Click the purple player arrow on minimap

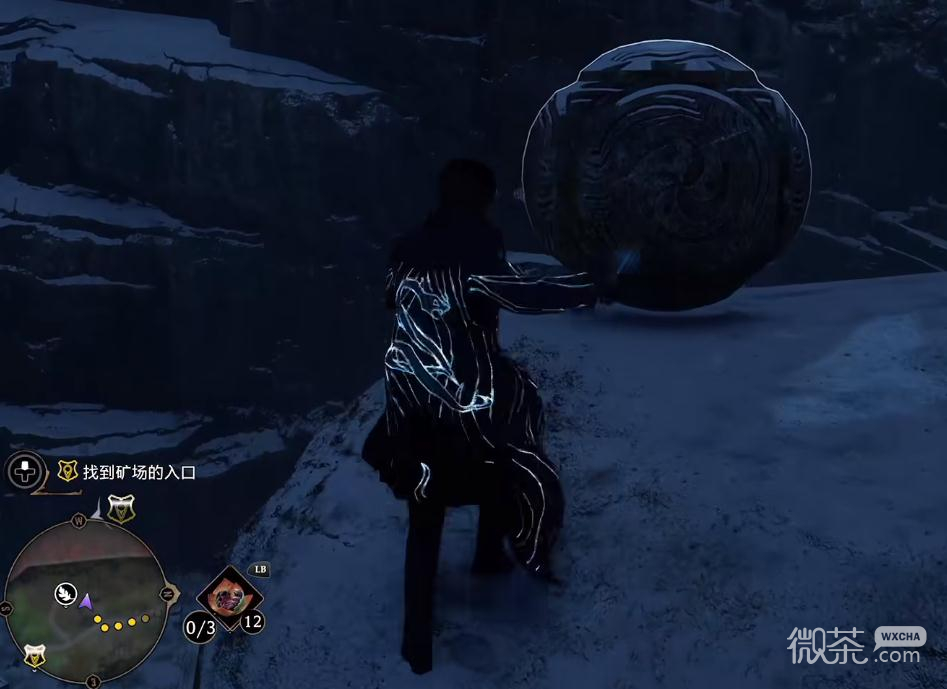[x=86, y=601]
